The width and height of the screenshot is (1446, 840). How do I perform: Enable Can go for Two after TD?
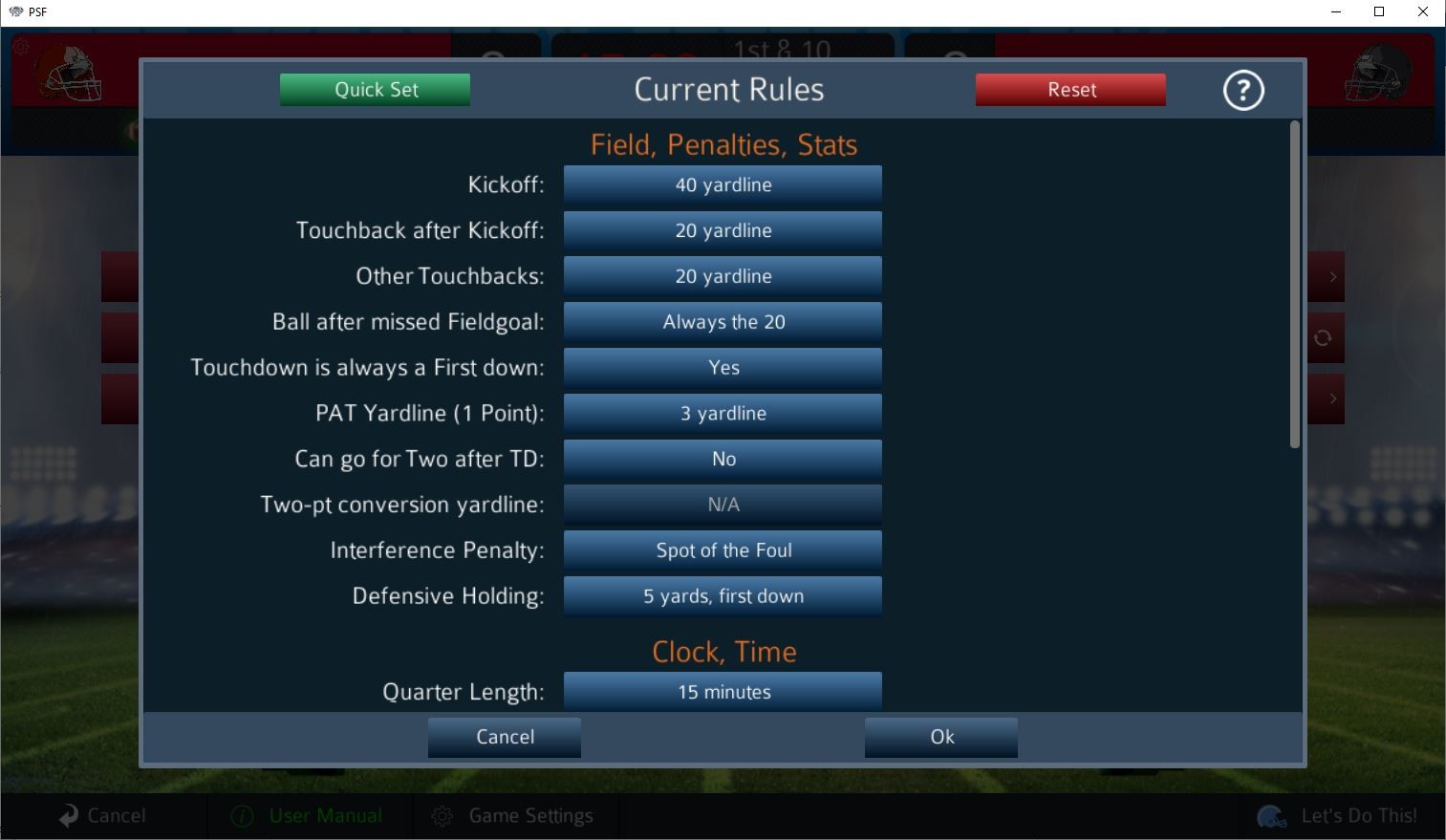click(x=723, y=459)
